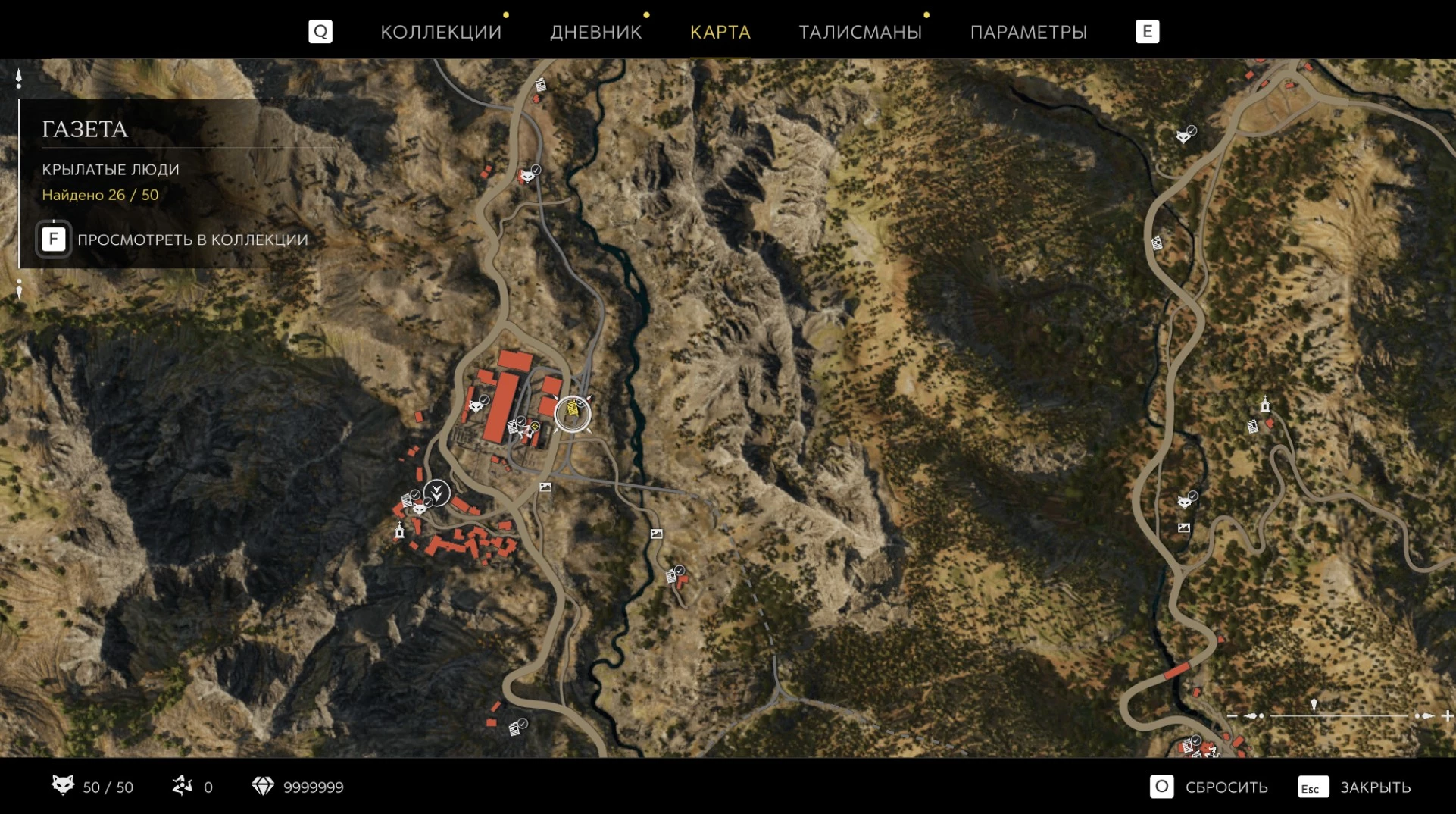This screenshot has width=1456, height=814.
Task: Select the double-chevron marker in the dark circle
Action: pos(437,493)
